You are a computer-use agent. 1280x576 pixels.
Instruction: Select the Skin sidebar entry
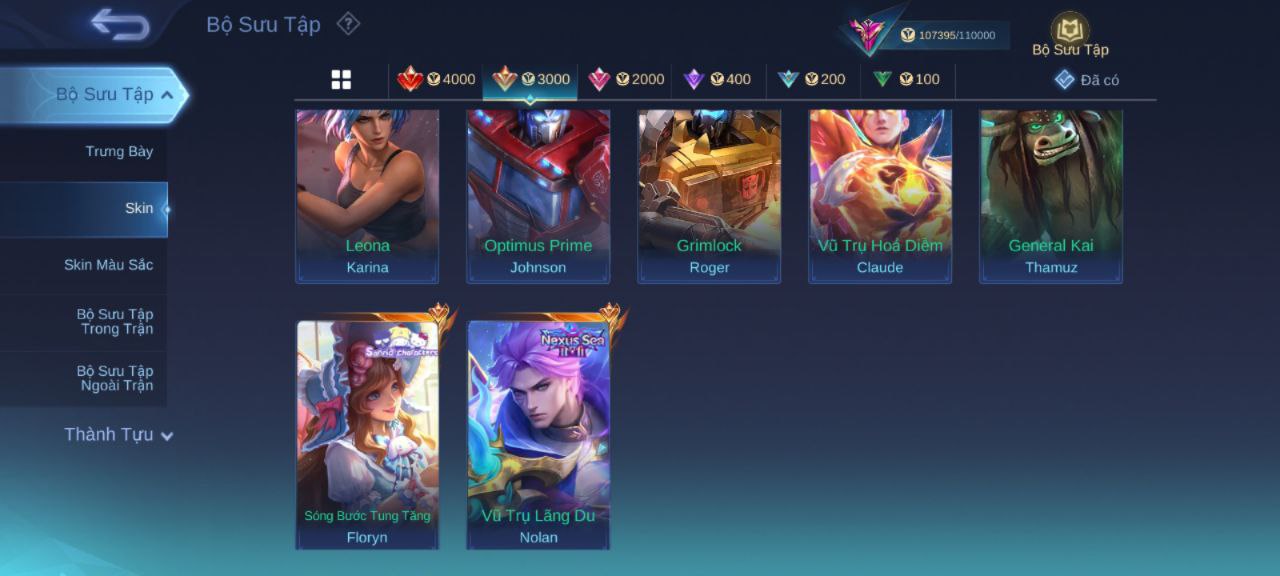coord(139,209)
